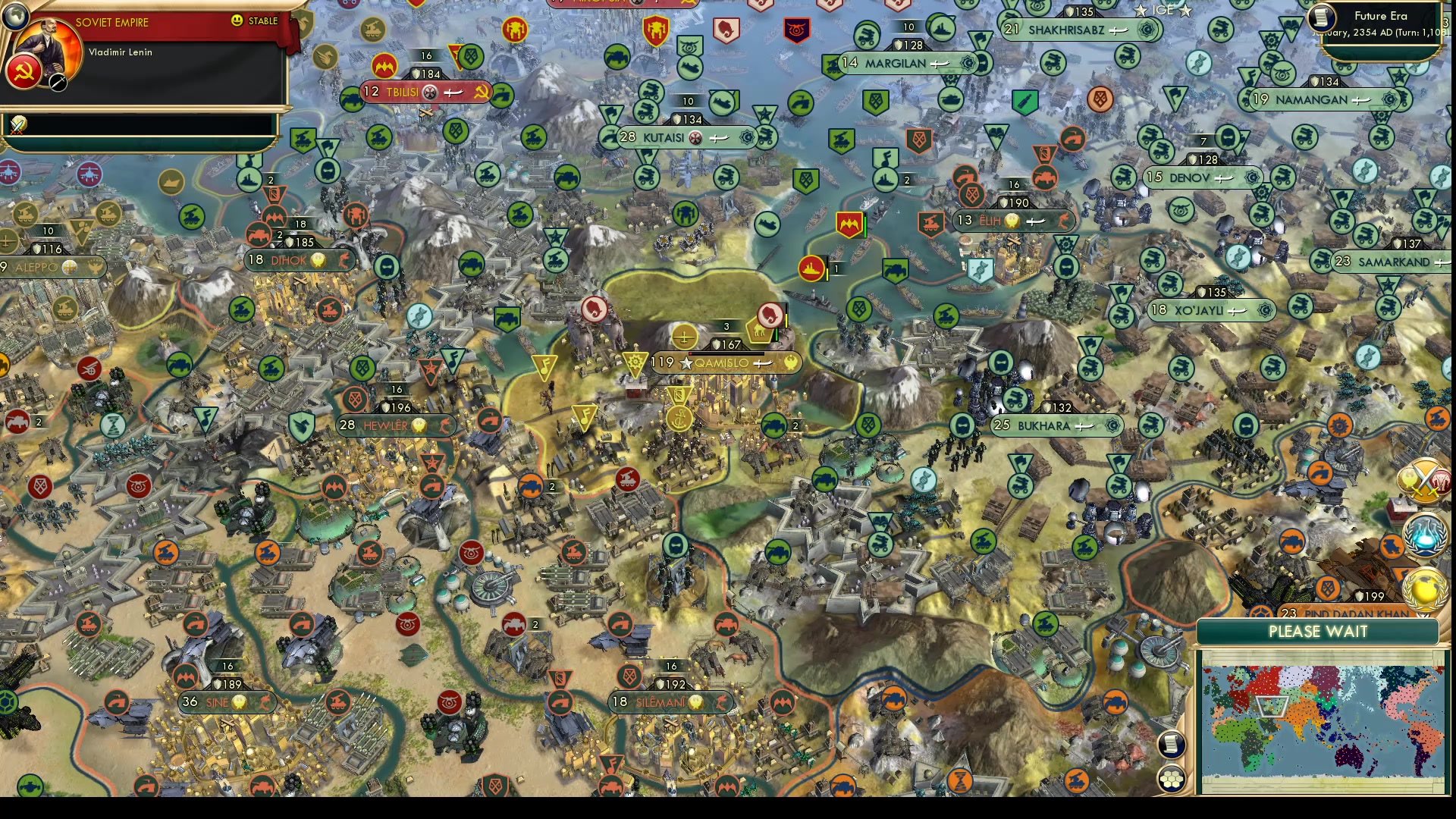Select the hammer and sickle civilization emblem
This screenshot has height=819, width=1456.
pos(23,74)
